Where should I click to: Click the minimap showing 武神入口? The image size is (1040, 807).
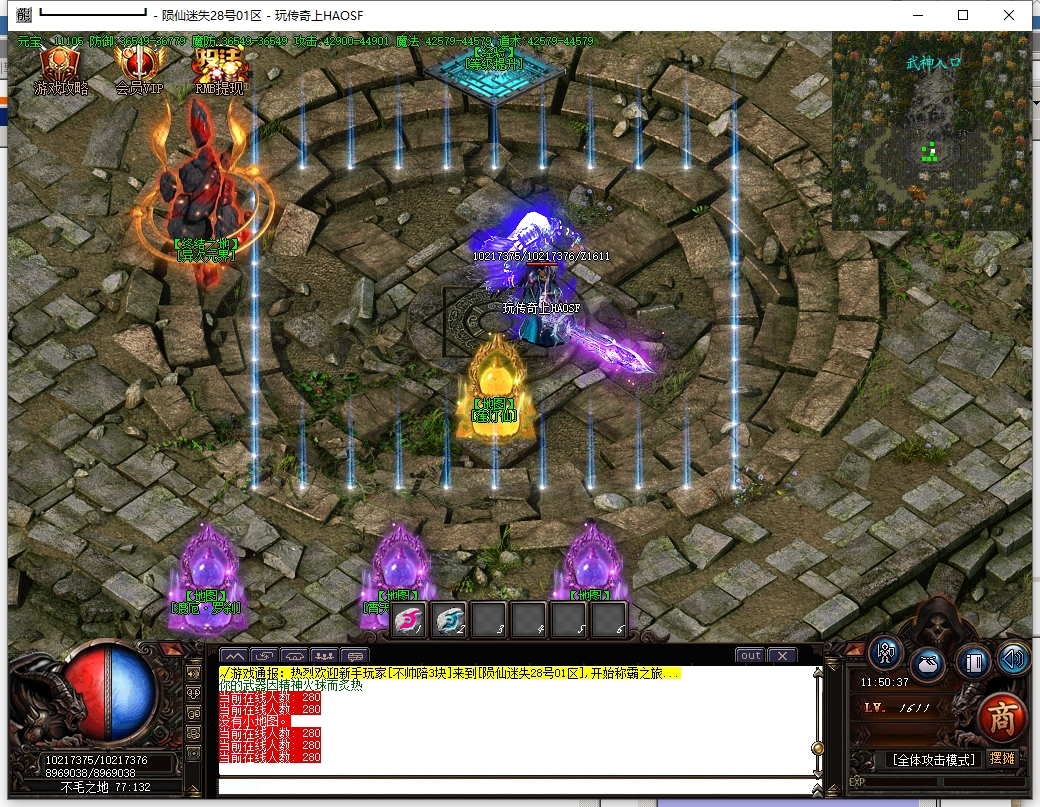click(x=930, y=131)
